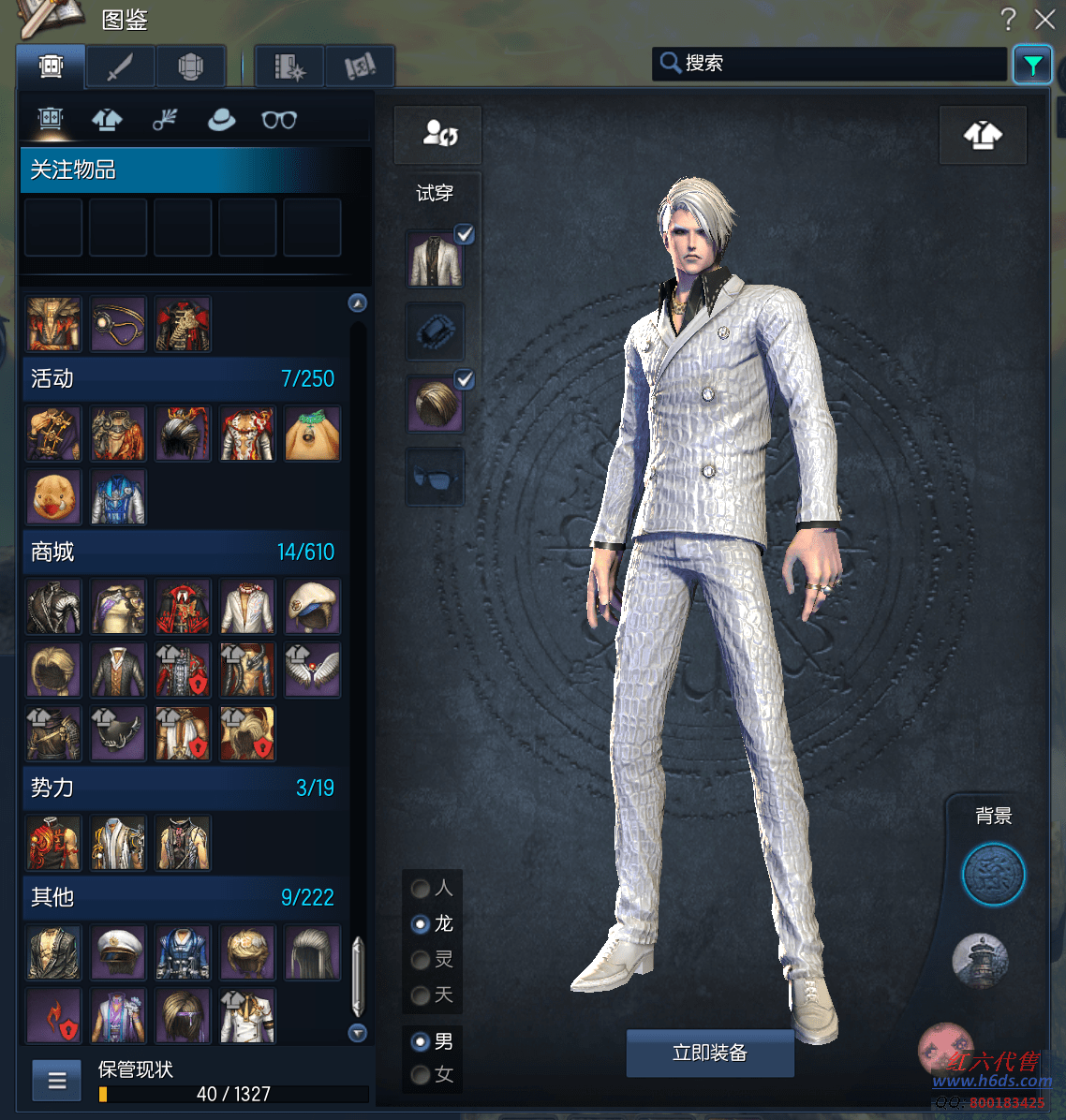Uncheck the hairstyle try-on checkbox
Viewport: 1066px width, 1120px height.
464,379
